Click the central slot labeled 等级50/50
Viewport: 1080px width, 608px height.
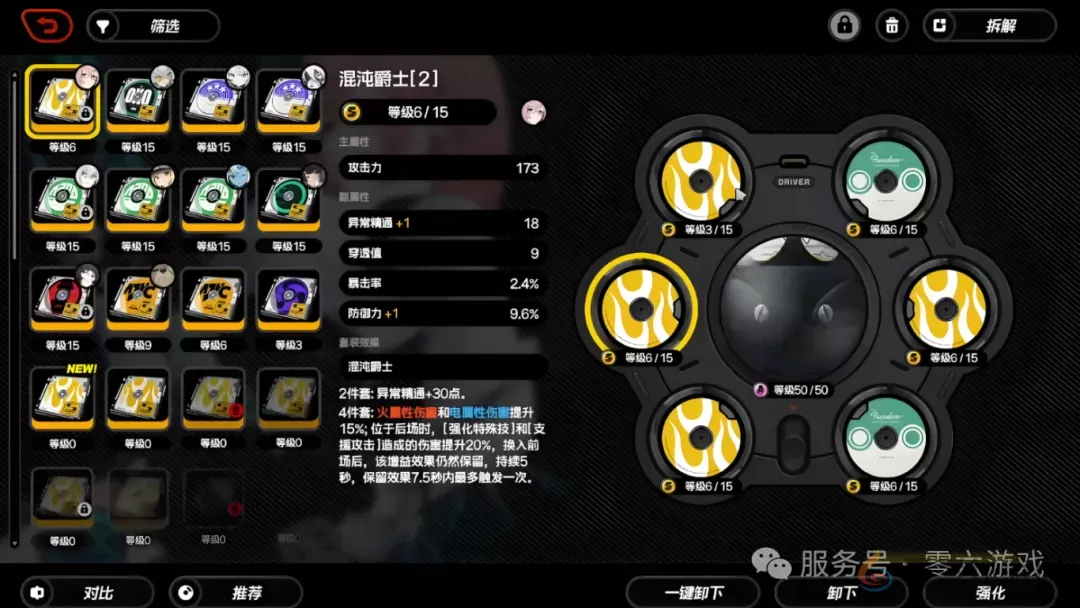(x=792, y=309)
